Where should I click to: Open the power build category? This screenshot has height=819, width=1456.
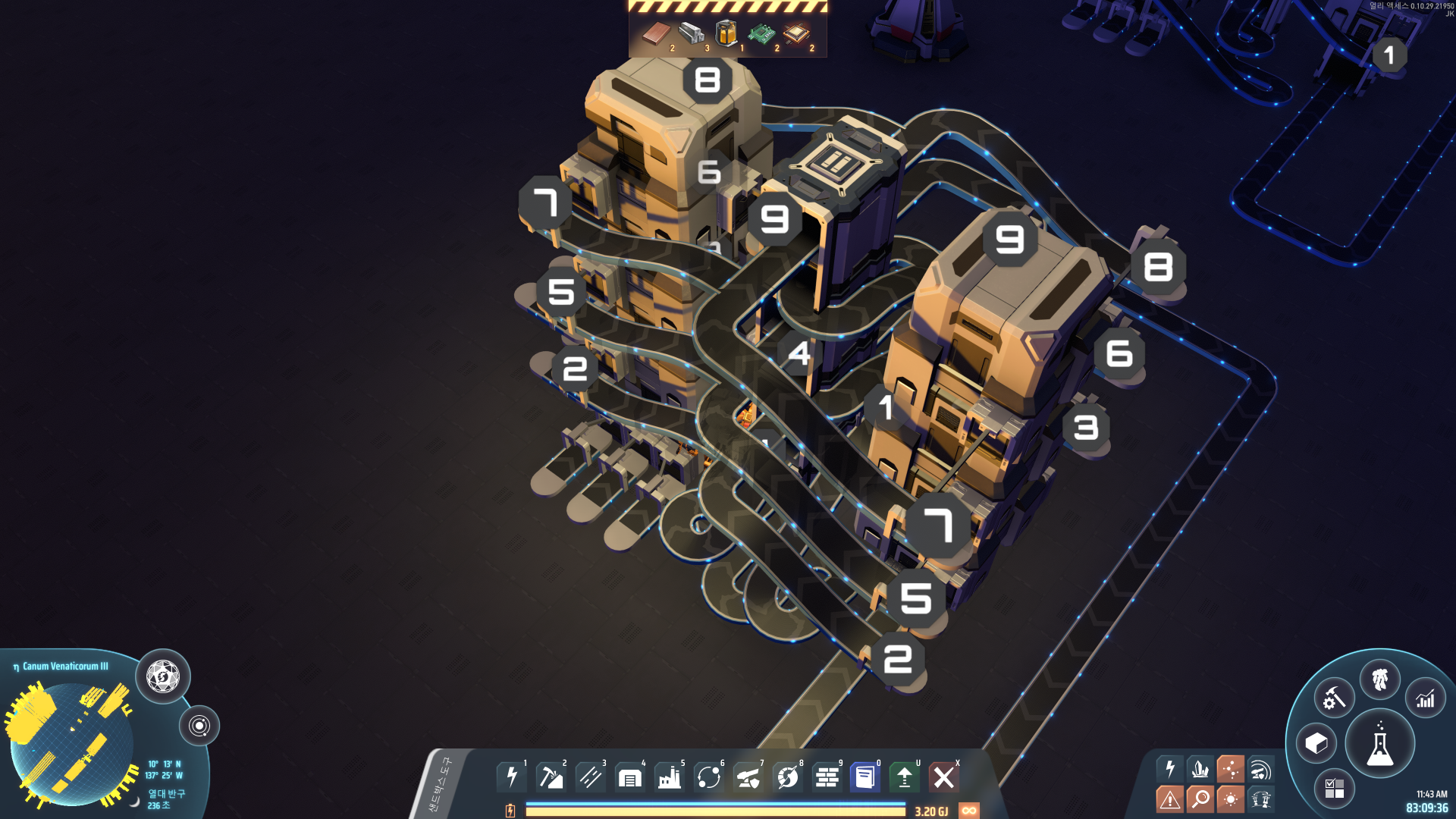512,777
